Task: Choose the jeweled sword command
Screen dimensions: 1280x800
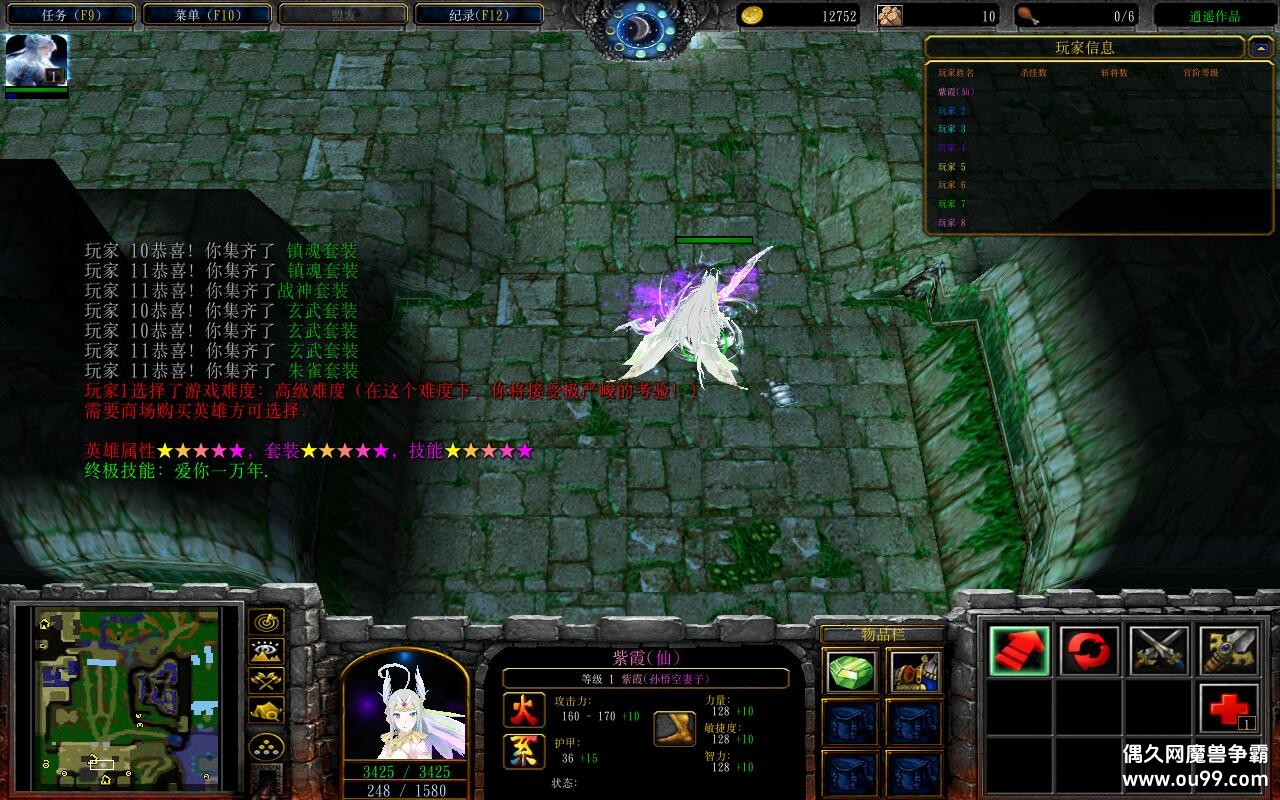Action: (x=1229, y=651)
